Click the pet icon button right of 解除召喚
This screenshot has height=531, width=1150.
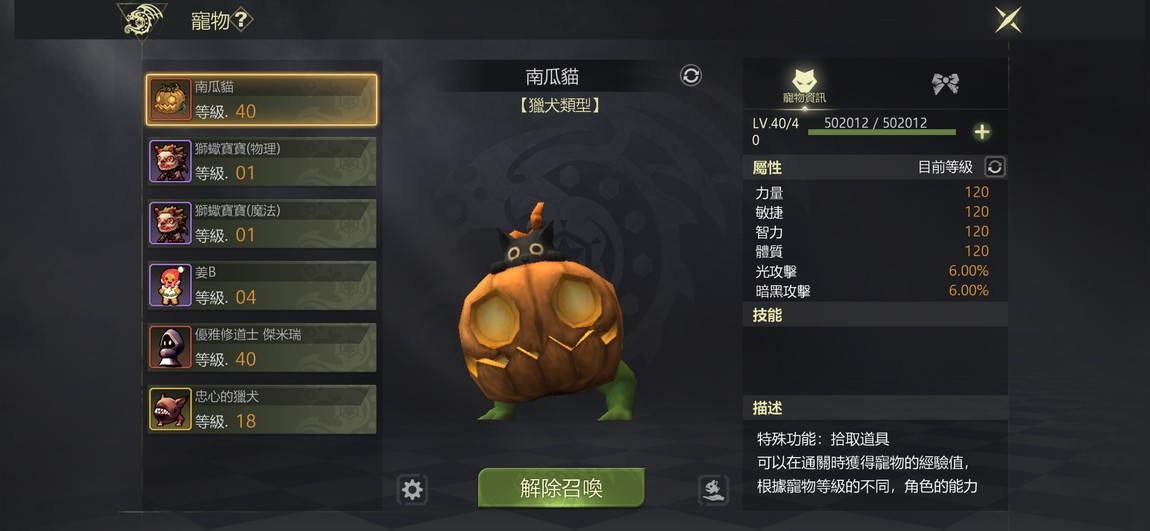coord(712,489)
